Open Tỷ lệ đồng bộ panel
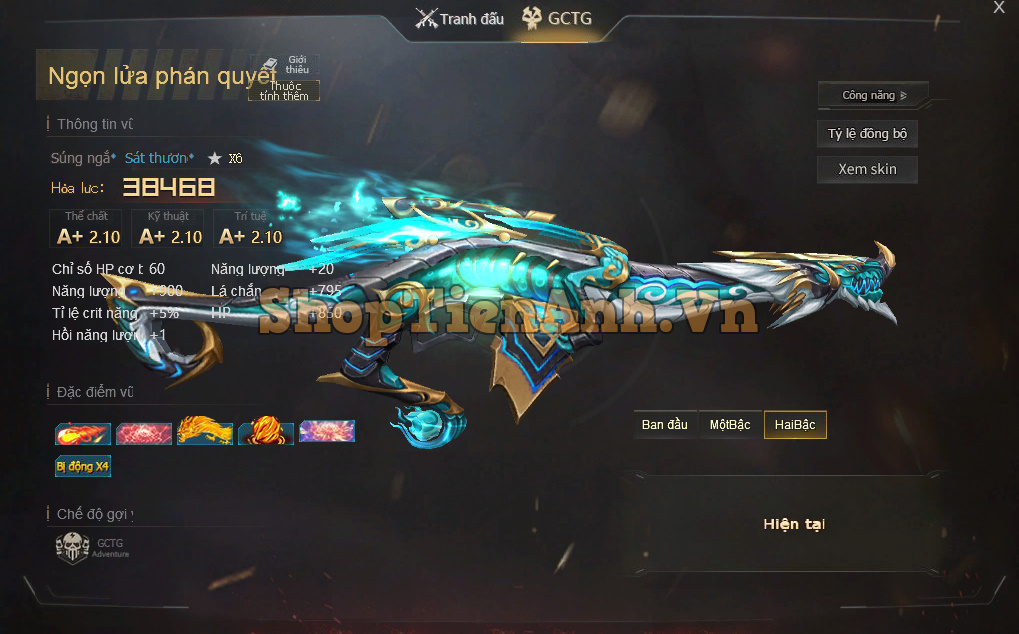The height and width of the screenshot is (634, 1019). [867, 134]
